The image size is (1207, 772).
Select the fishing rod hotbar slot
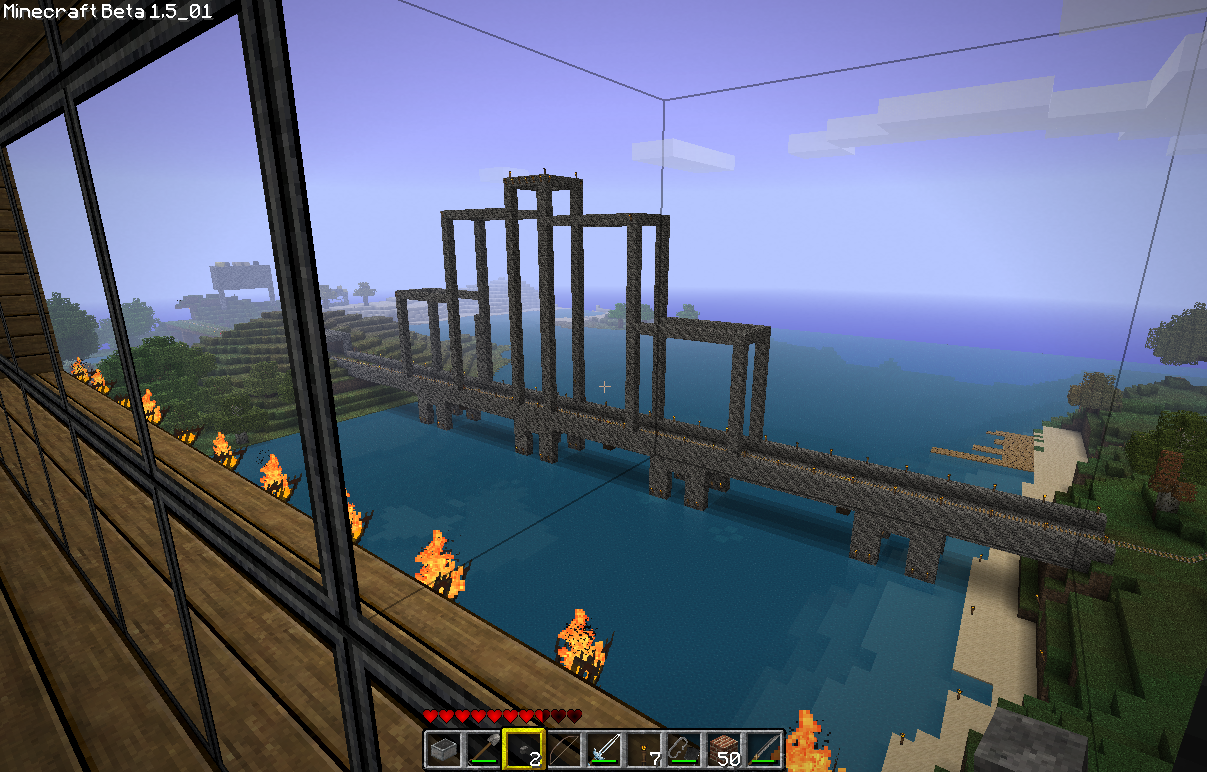(763, 749)
